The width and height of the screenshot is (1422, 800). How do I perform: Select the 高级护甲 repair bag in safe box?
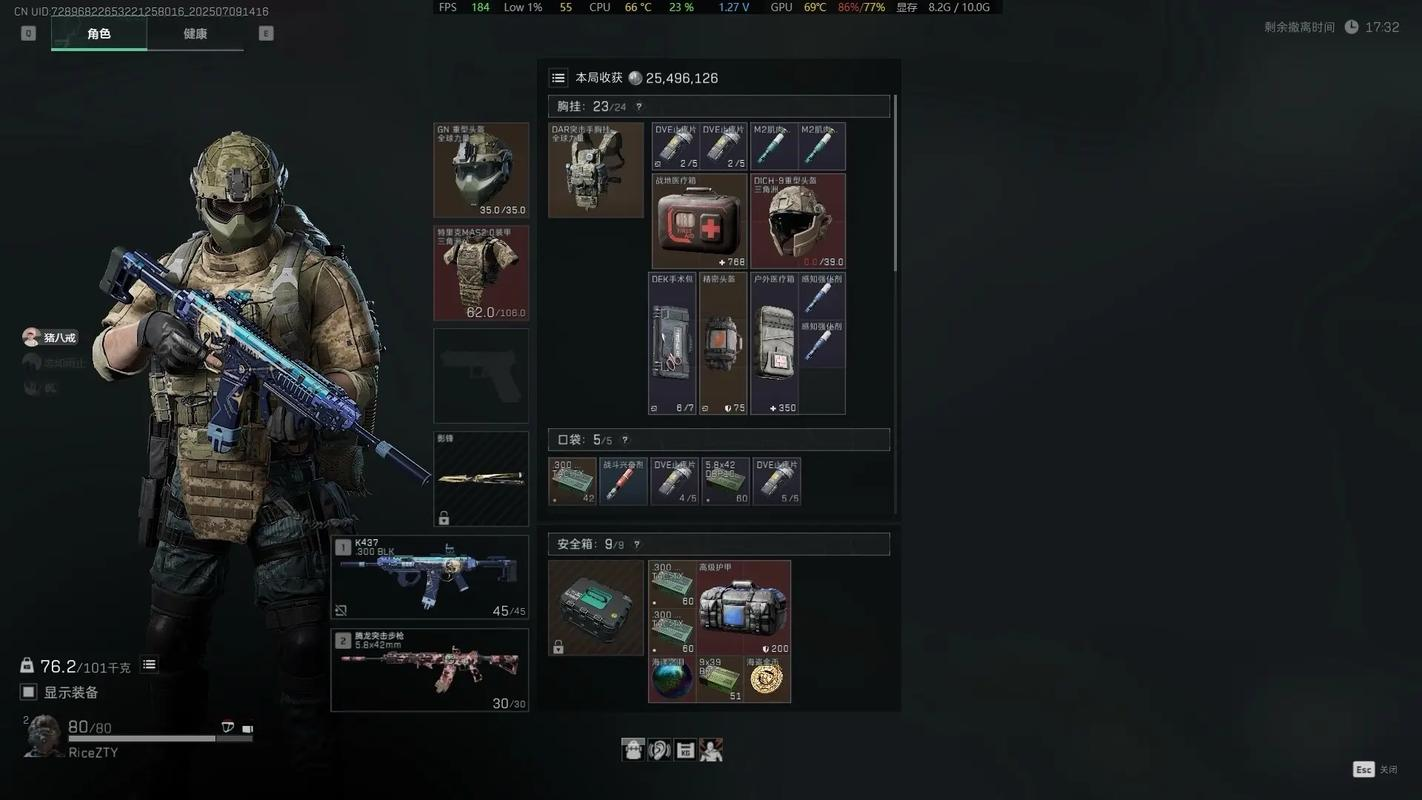point(744,607)
